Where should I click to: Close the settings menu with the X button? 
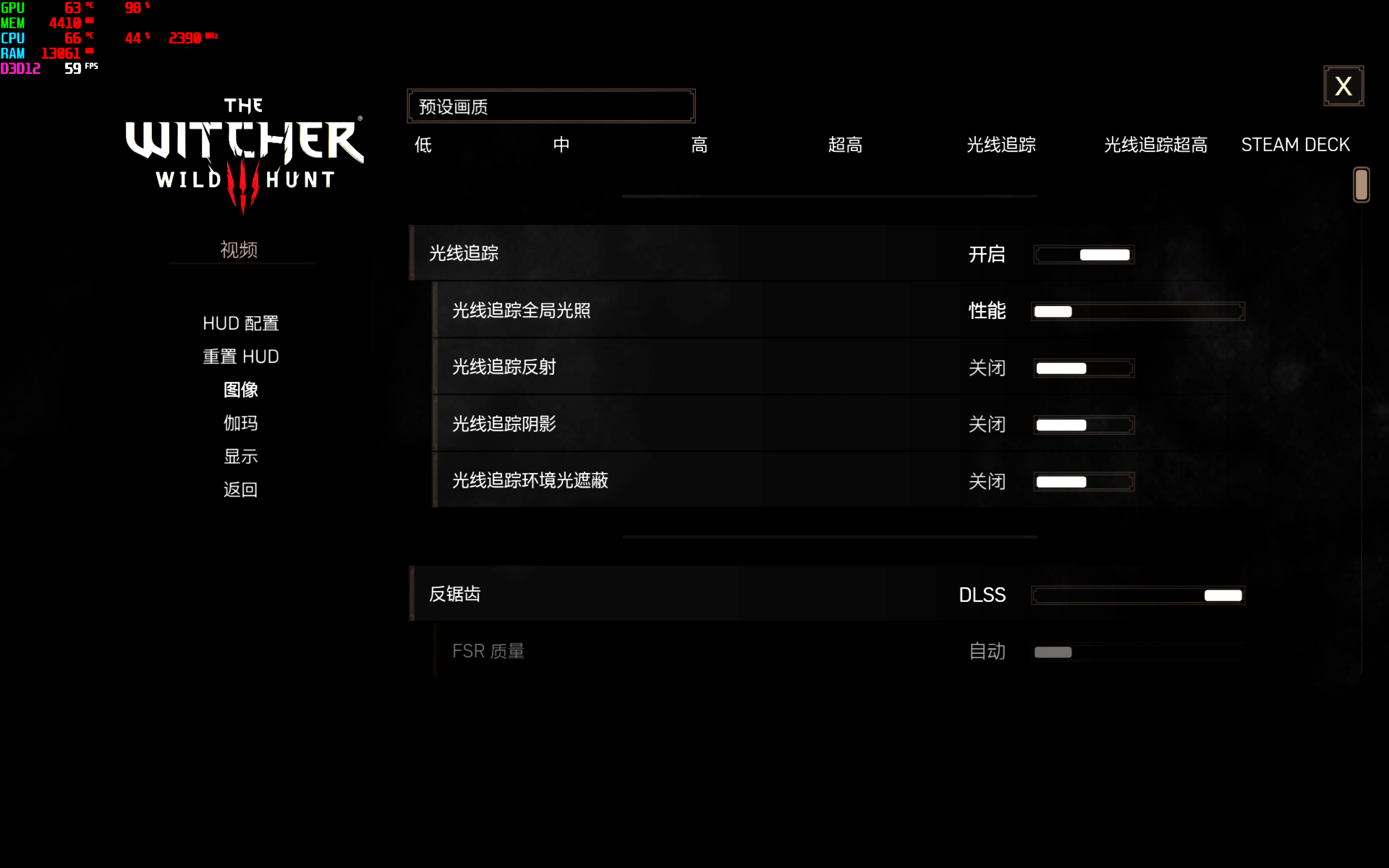click(x=1344, y=85)
